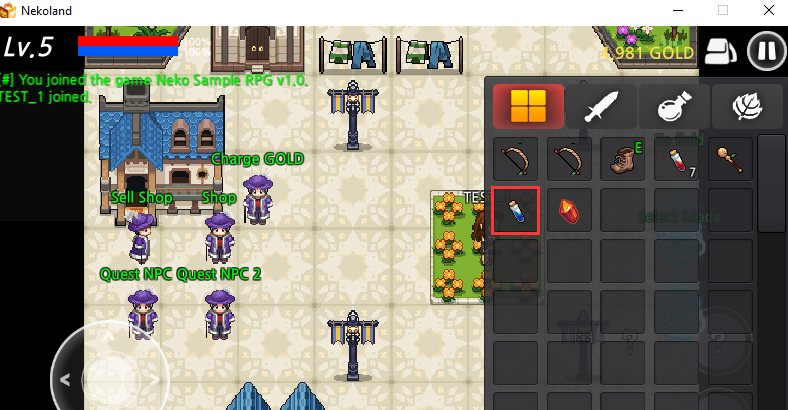Screen dimensions: 788x410
Task: Switch to the sword weapons tab
Action: coord(599,106)
